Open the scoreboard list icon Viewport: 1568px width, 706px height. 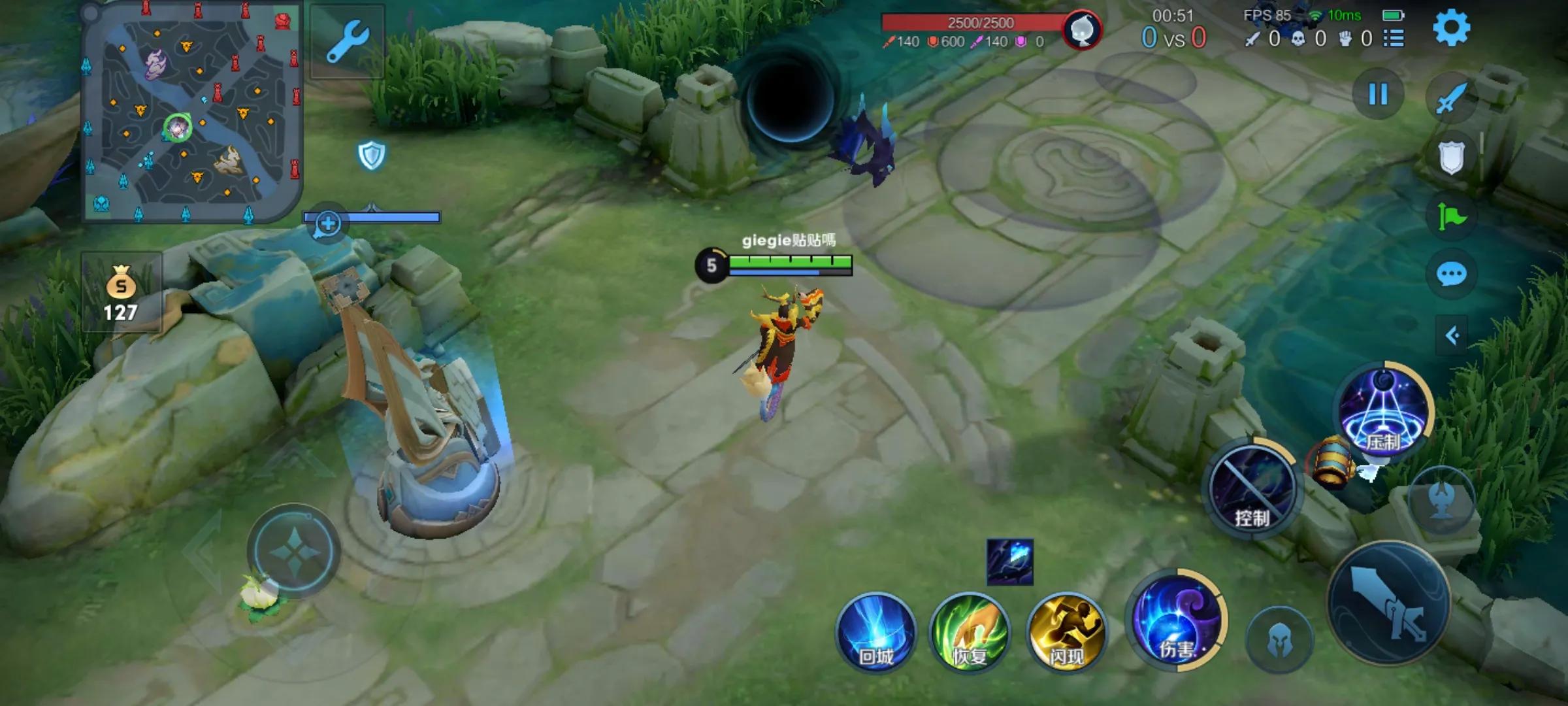click(x=1394, y=39)
